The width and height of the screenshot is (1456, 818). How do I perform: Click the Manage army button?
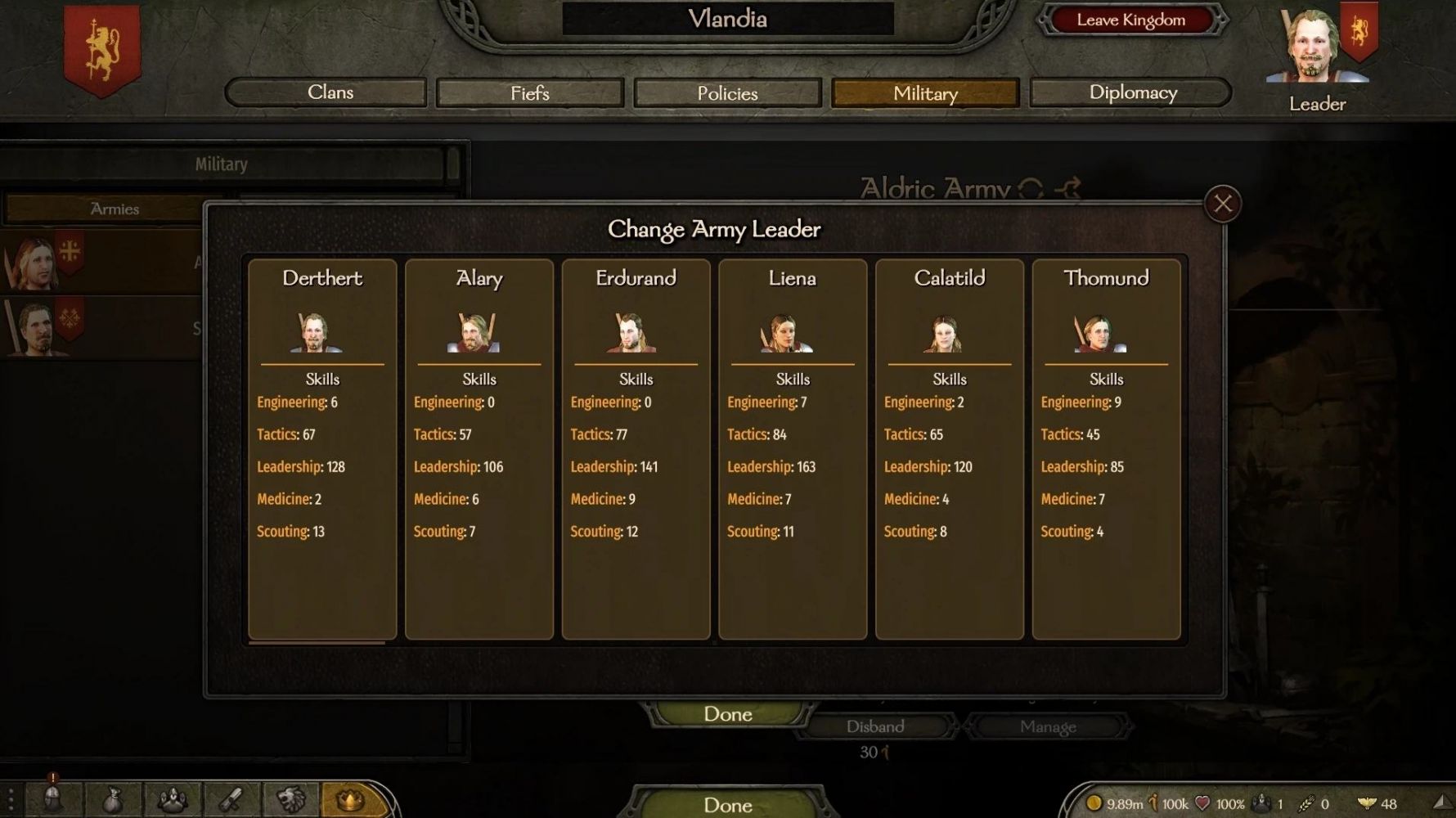(1048, 726)
